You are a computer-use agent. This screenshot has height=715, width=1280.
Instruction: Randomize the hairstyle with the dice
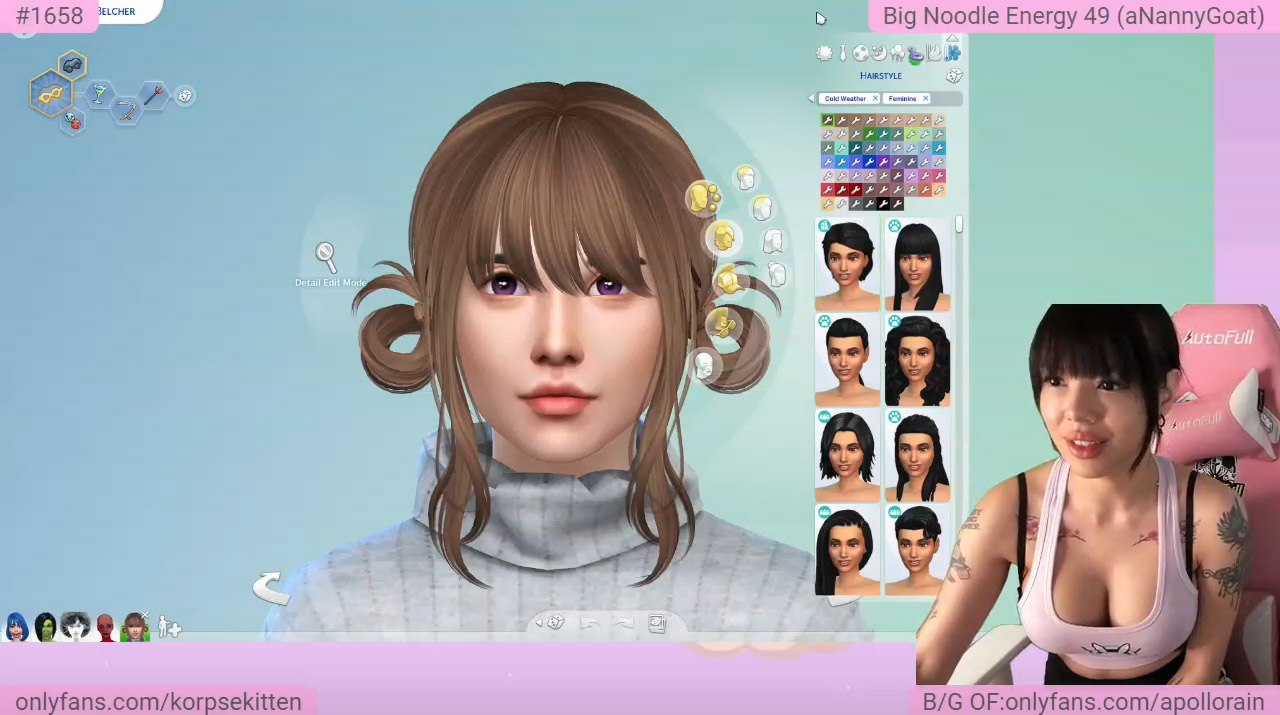(x=954, y=76)
